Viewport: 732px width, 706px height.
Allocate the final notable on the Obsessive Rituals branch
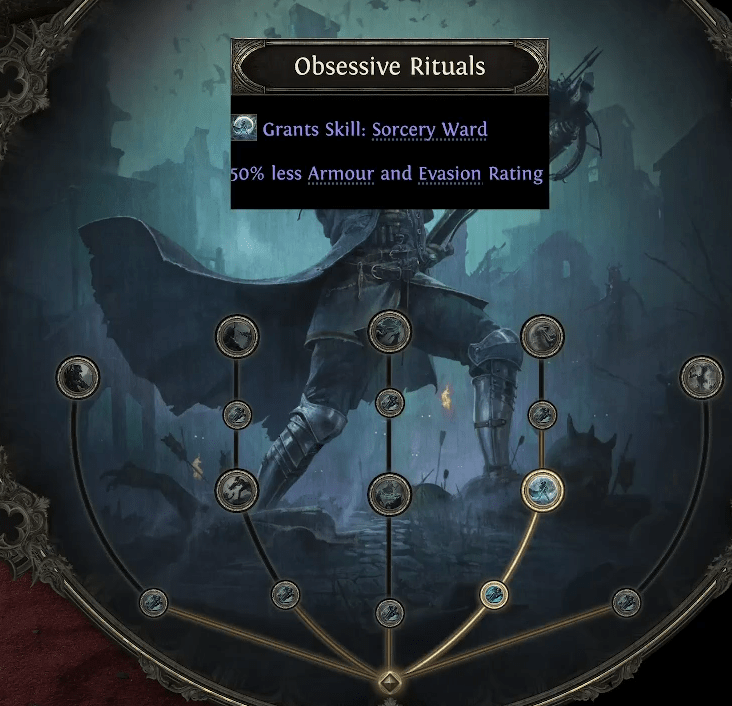pos(542,336)
